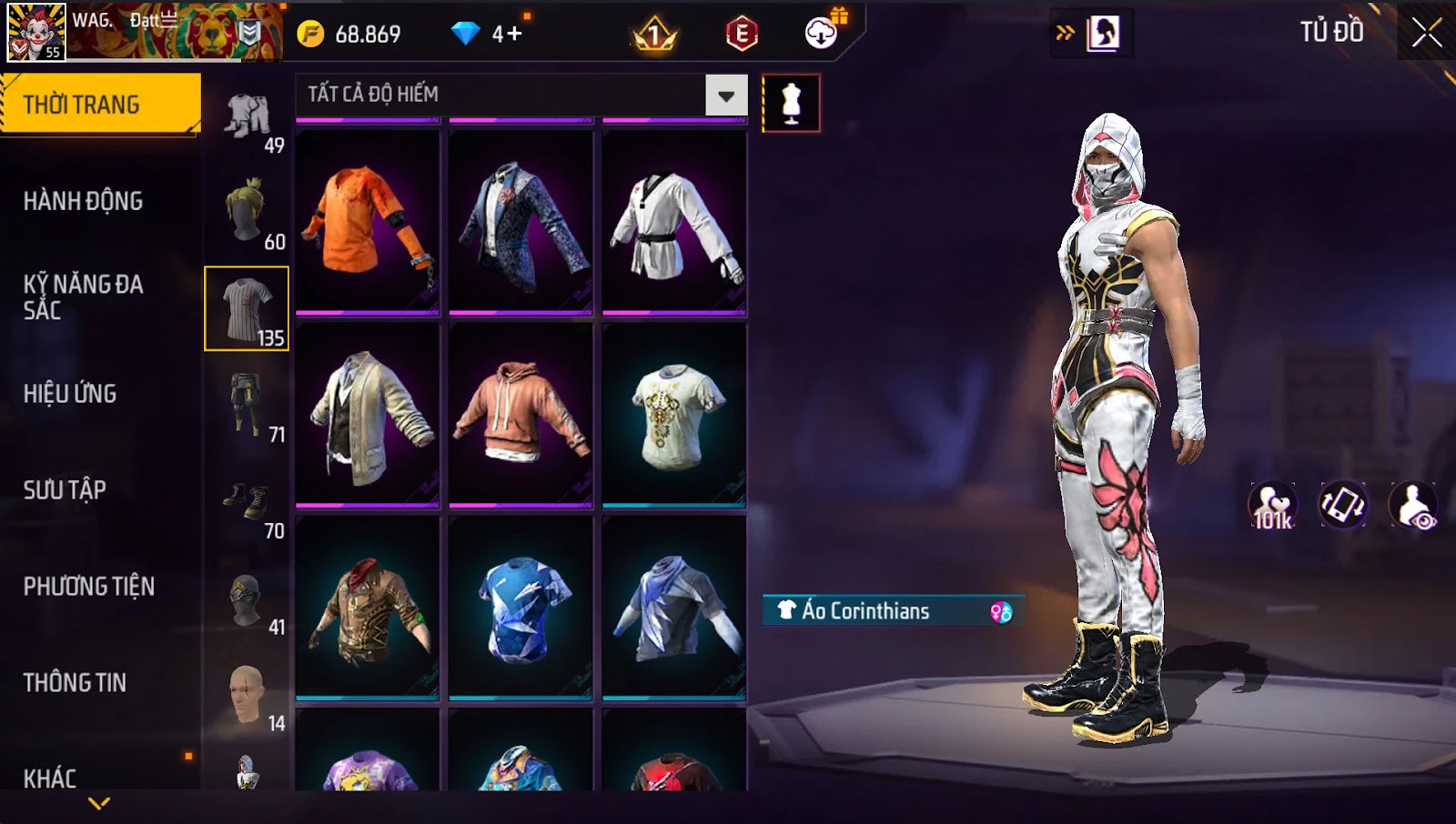Choose the blue patterned blazer
The image size is (1456, 824).
click(x=521, y=222)
